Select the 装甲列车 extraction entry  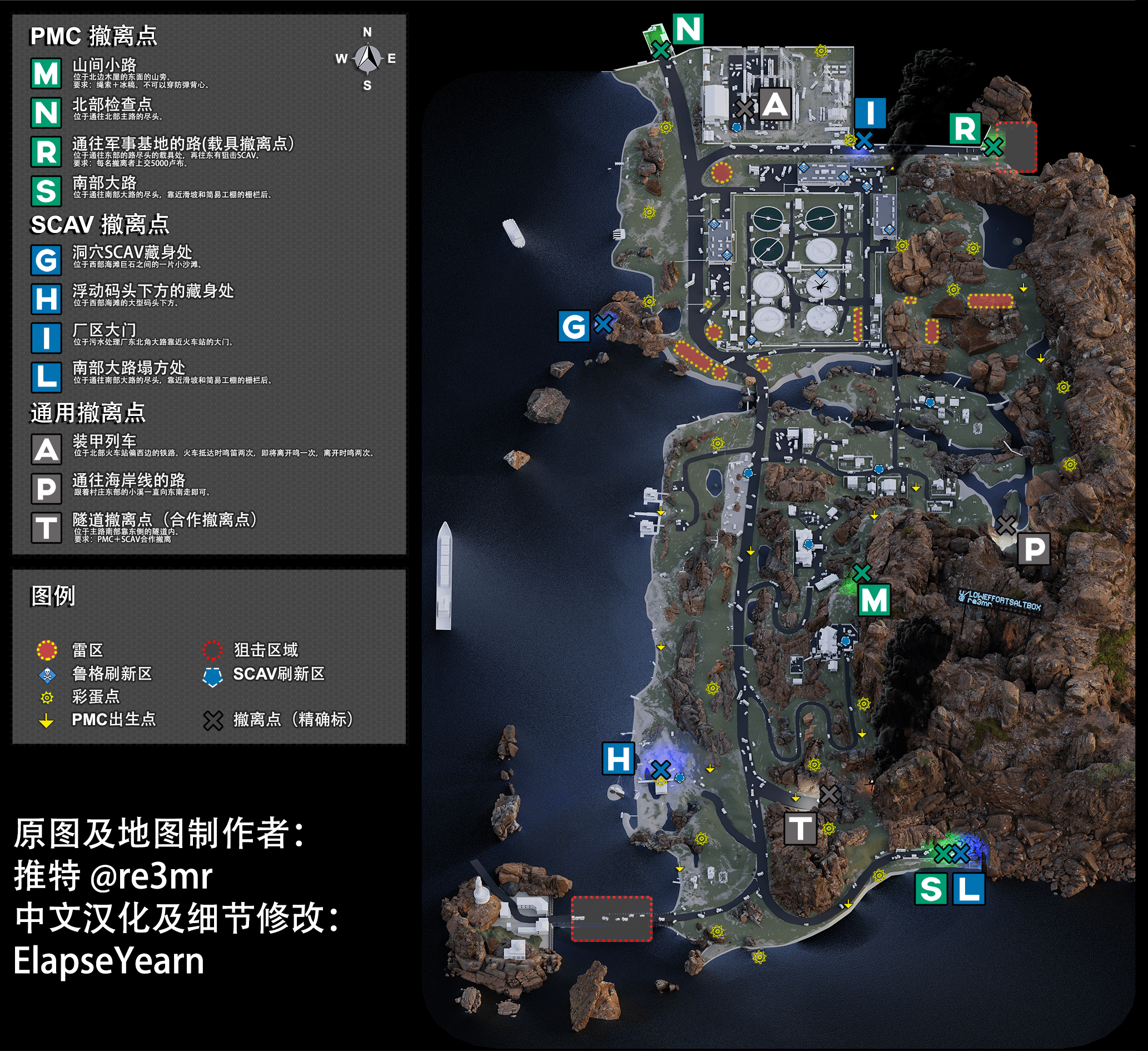pyautogui.click(x=104, y=441)
